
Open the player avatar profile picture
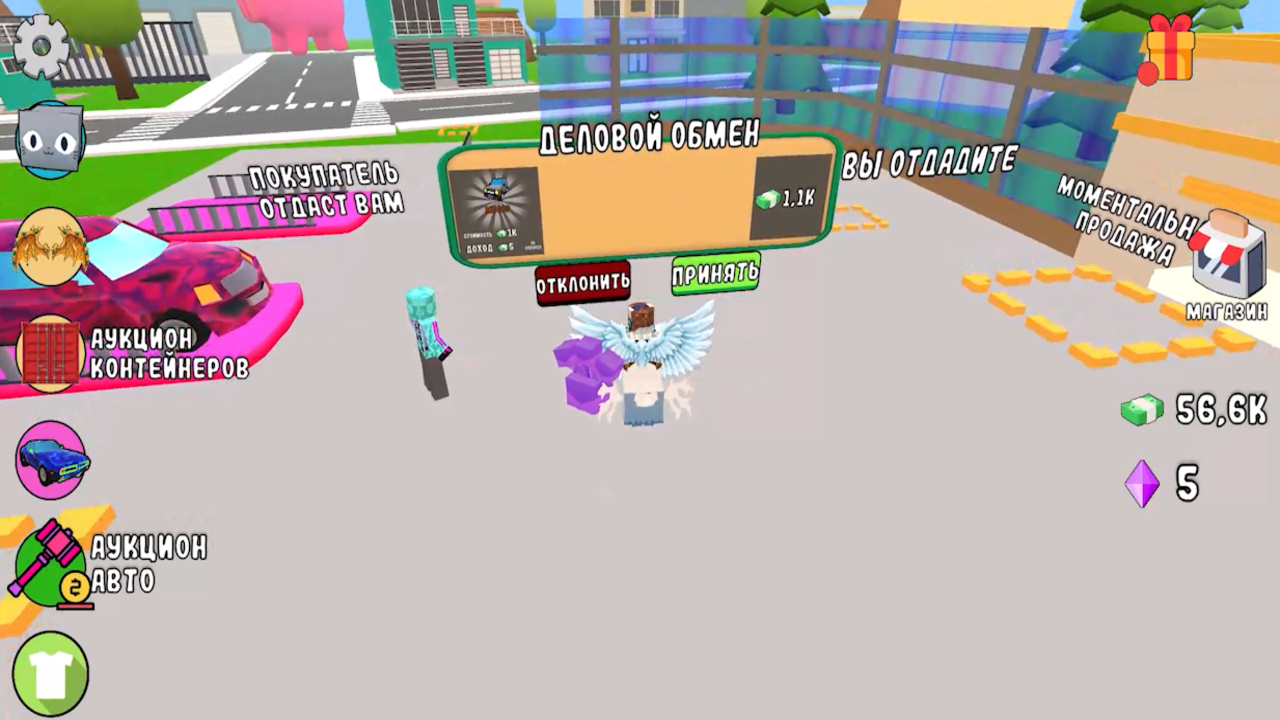(x=51, y=248)
